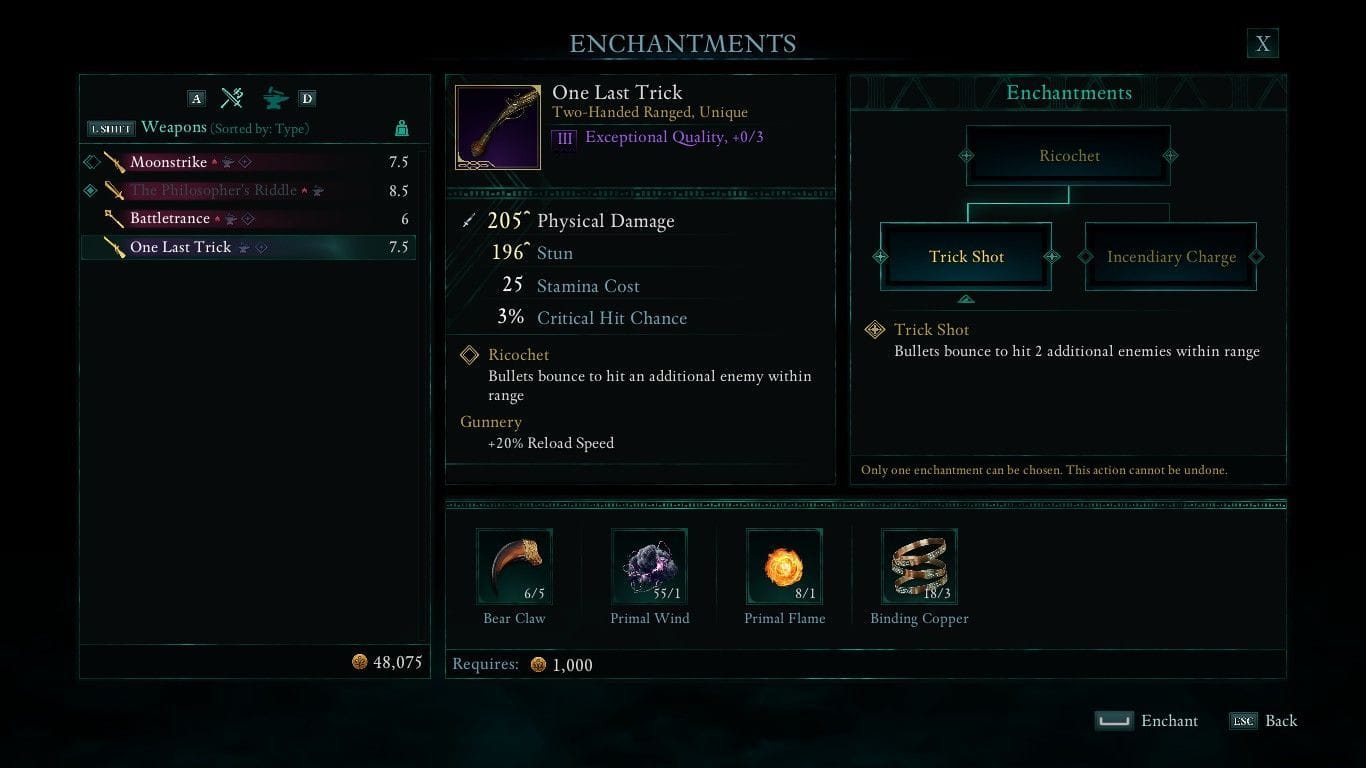Click the equipped diamond marker beside The Philosopher's Riddle
The image size is (1366, 768).
pyautogui.click(x=91, y=190)
